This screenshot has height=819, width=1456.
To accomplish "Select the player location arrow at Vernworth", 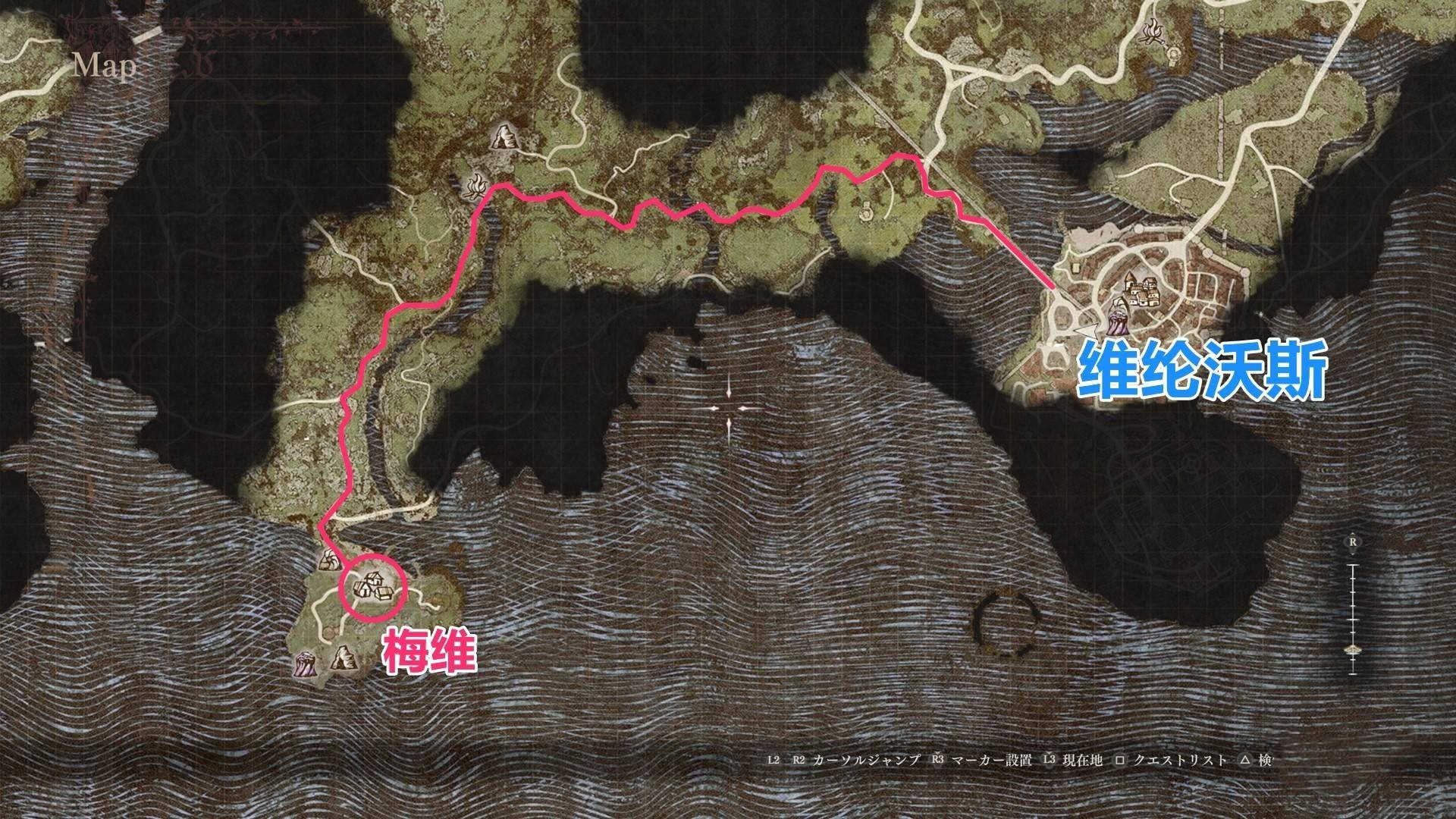I will 1086,329.
